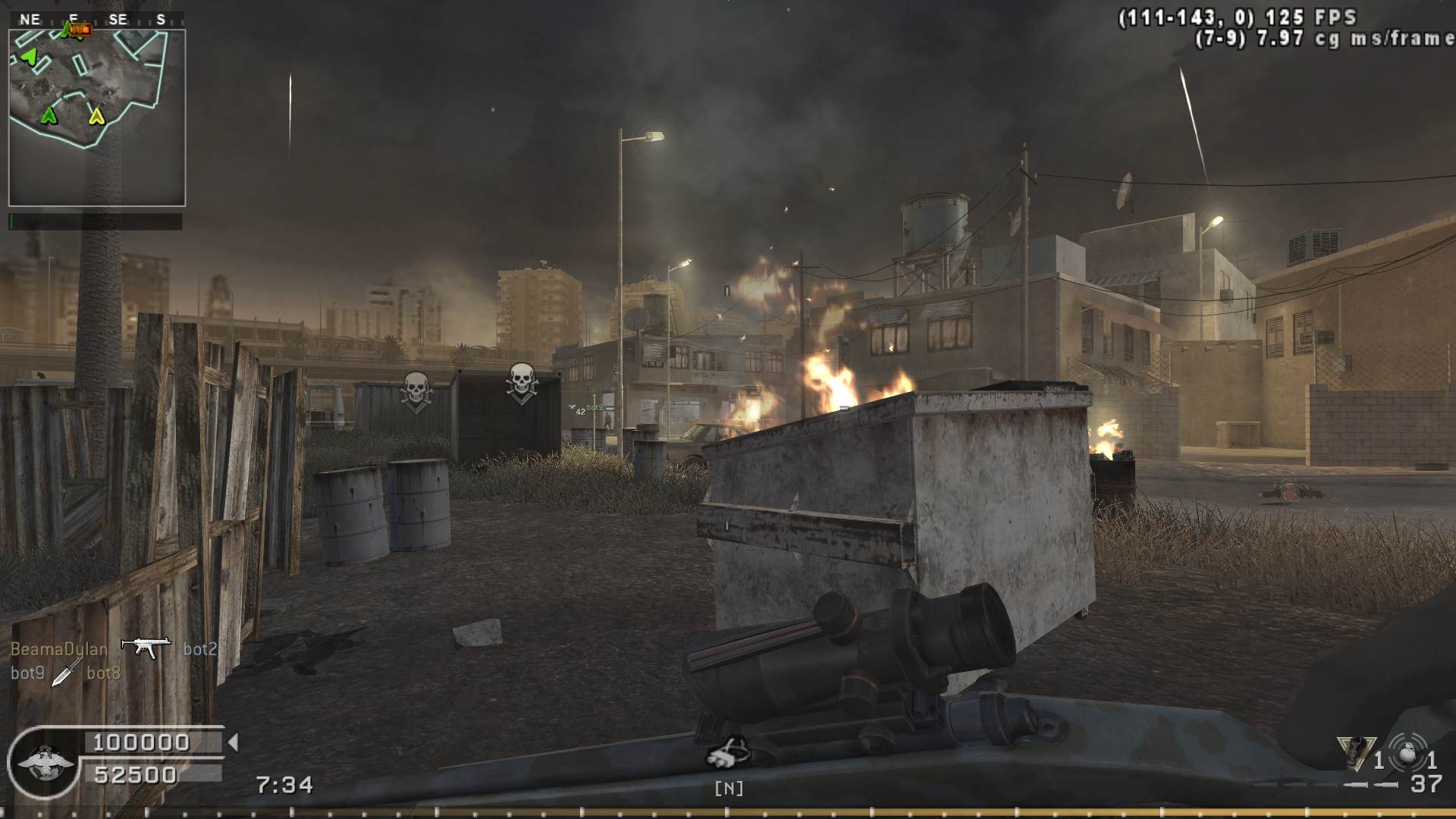Select the yellow player arrow on minimap

(x=96, y=116)
